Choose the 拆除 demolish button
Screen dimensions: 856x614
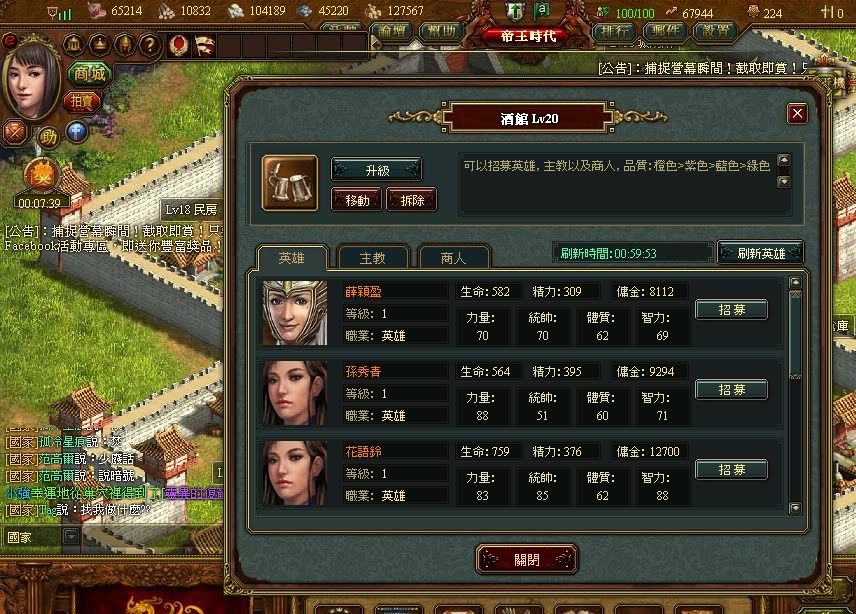[411, 199]
